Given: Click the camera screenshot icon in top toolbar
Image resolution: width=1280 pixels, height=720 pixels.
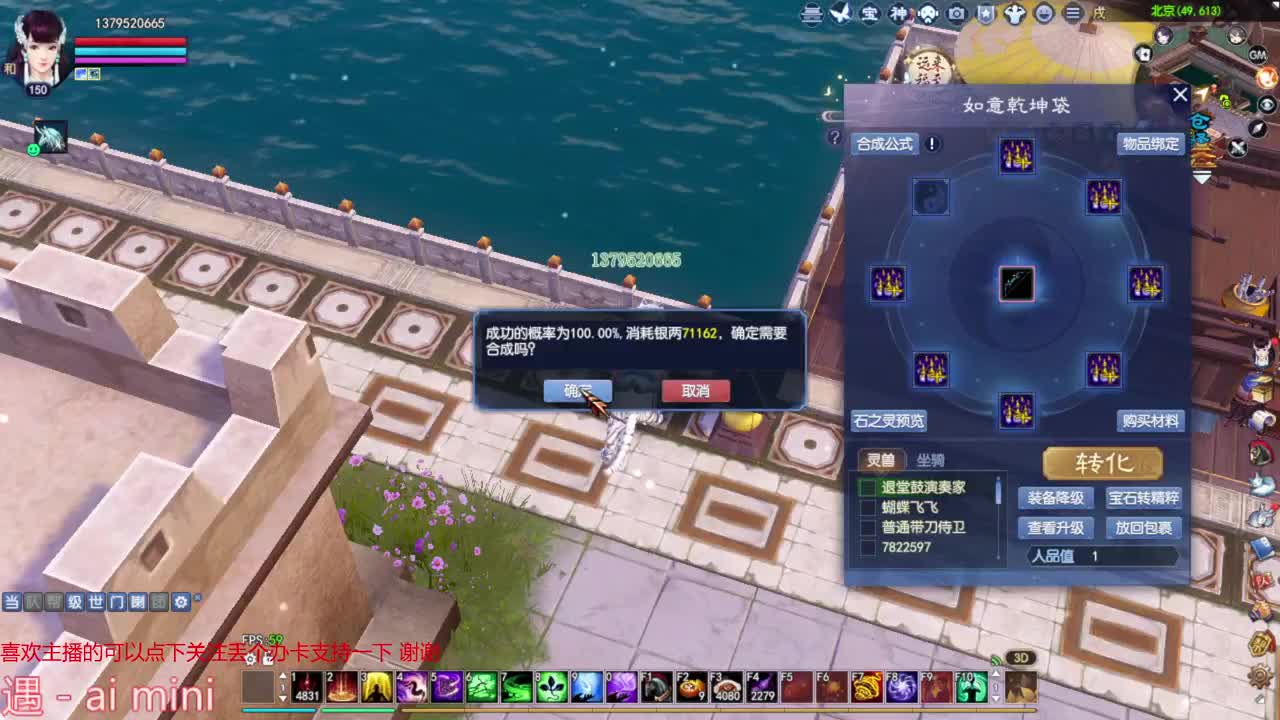Looking at the screenshot, I should click(956, 15).
